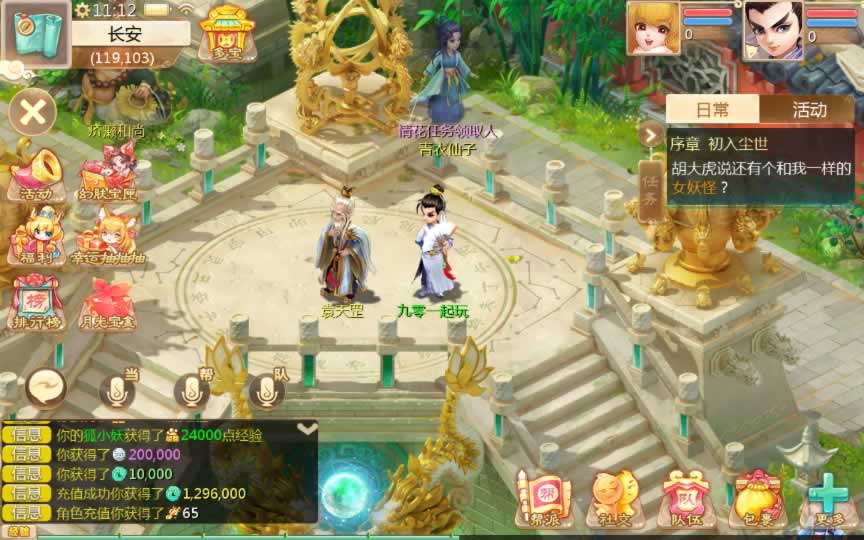Open the 帮派 guild menu

[x=542, y=497]
